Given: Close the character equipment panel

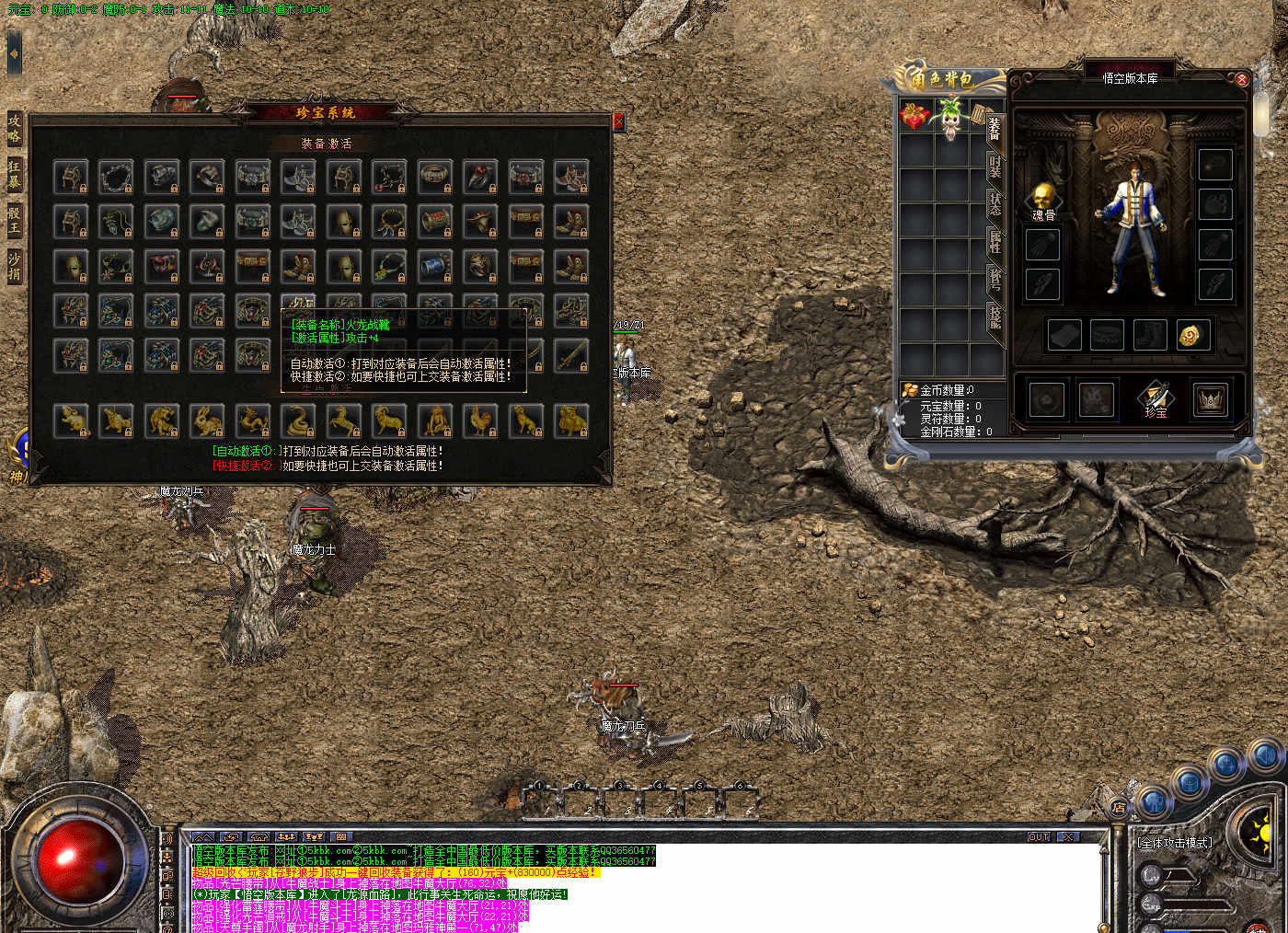Looking at the screenshot, I should pos(1241,80).
